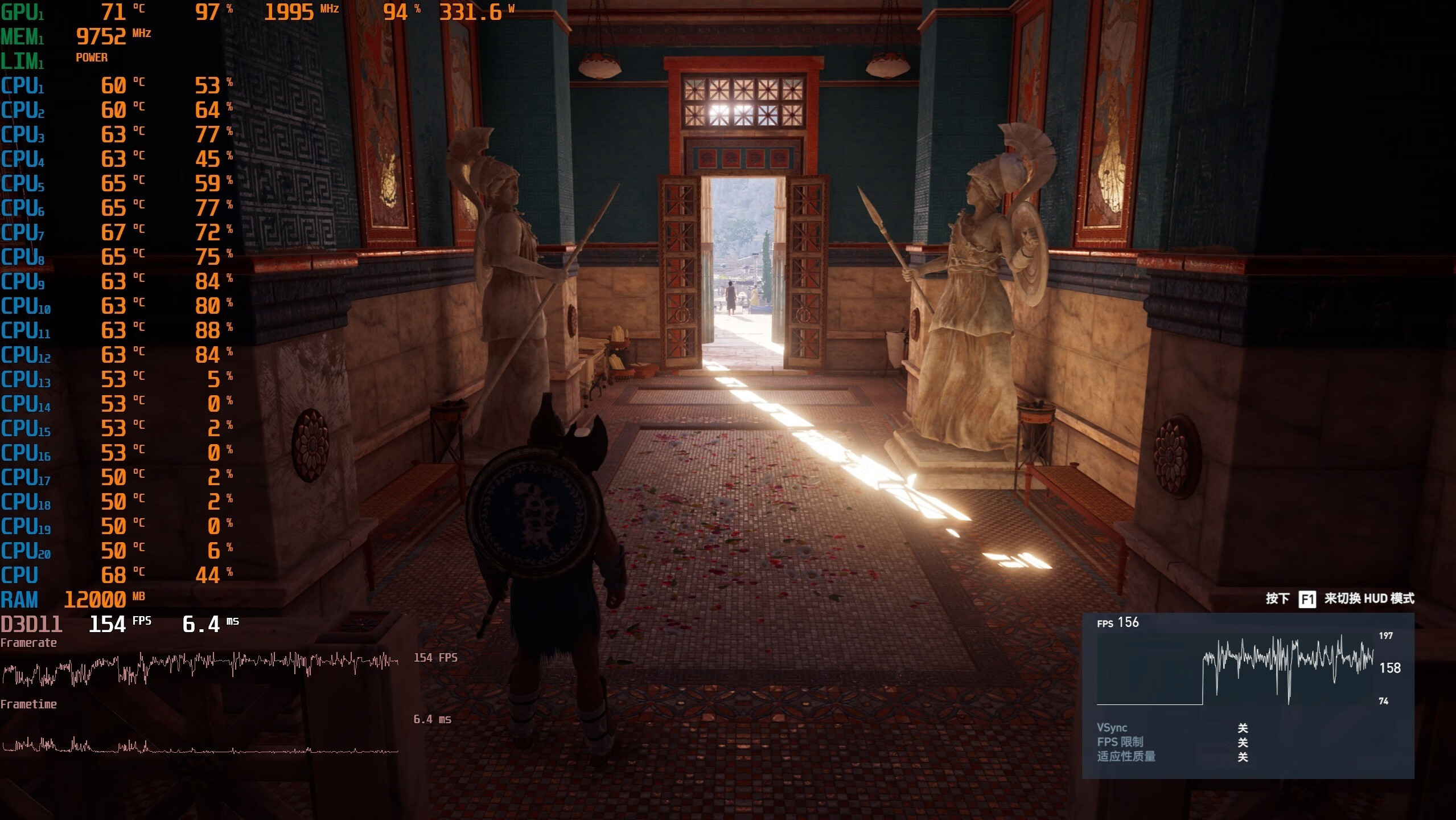1456x820 pixels.
Task: Click the D3D11 API indicator
Action: point(32,624)
